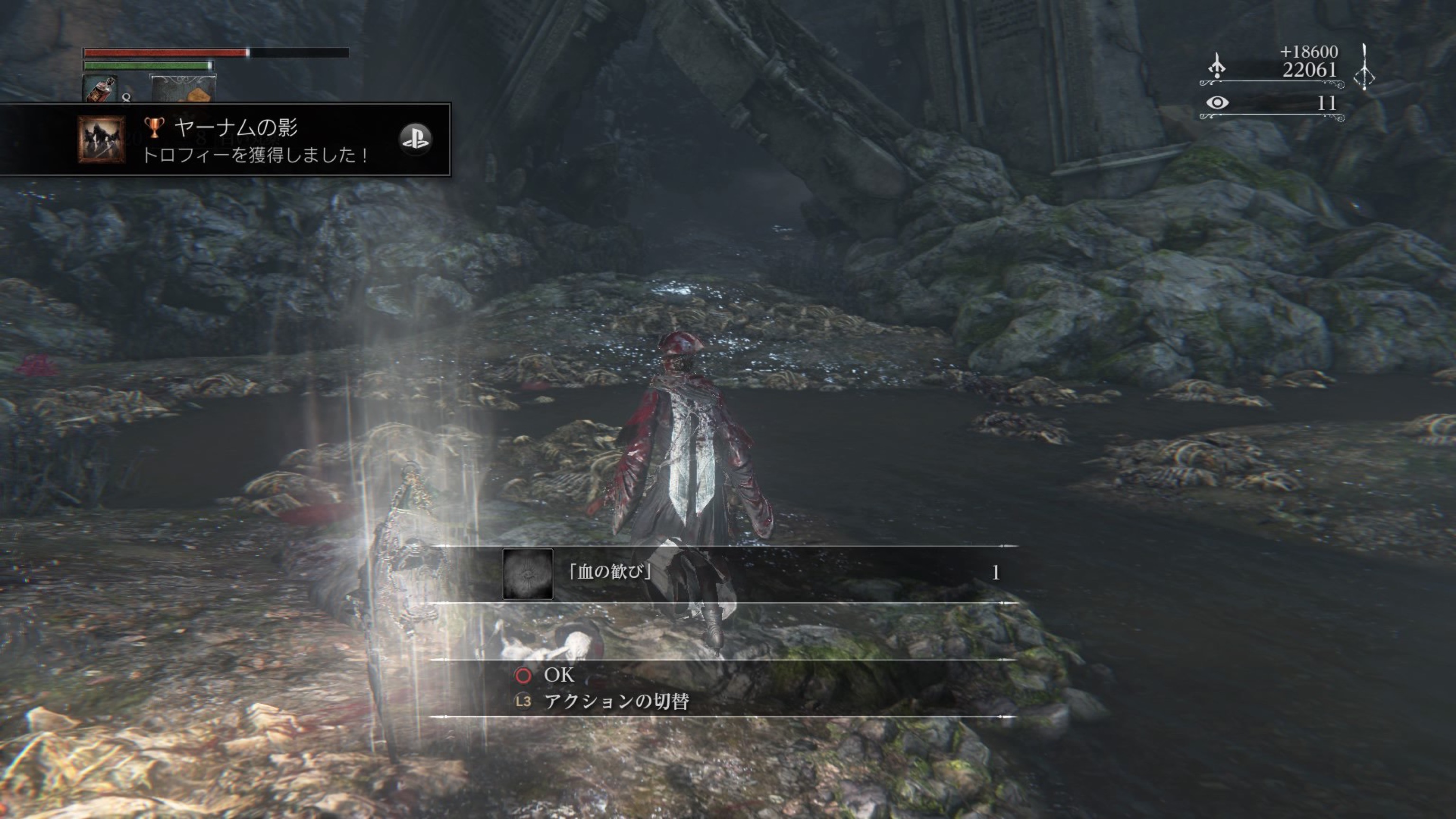1456x819 pixels.
Task: Select the 血の歓び rune icon
Action: 528,573
